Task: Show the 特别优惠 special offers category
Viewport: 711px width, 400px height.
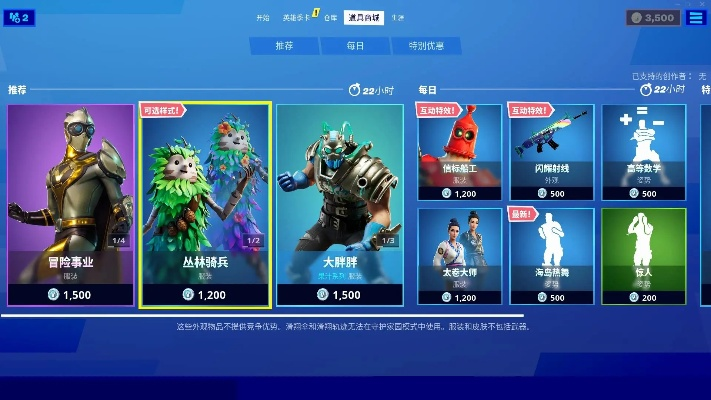Action: pos(426,46)
